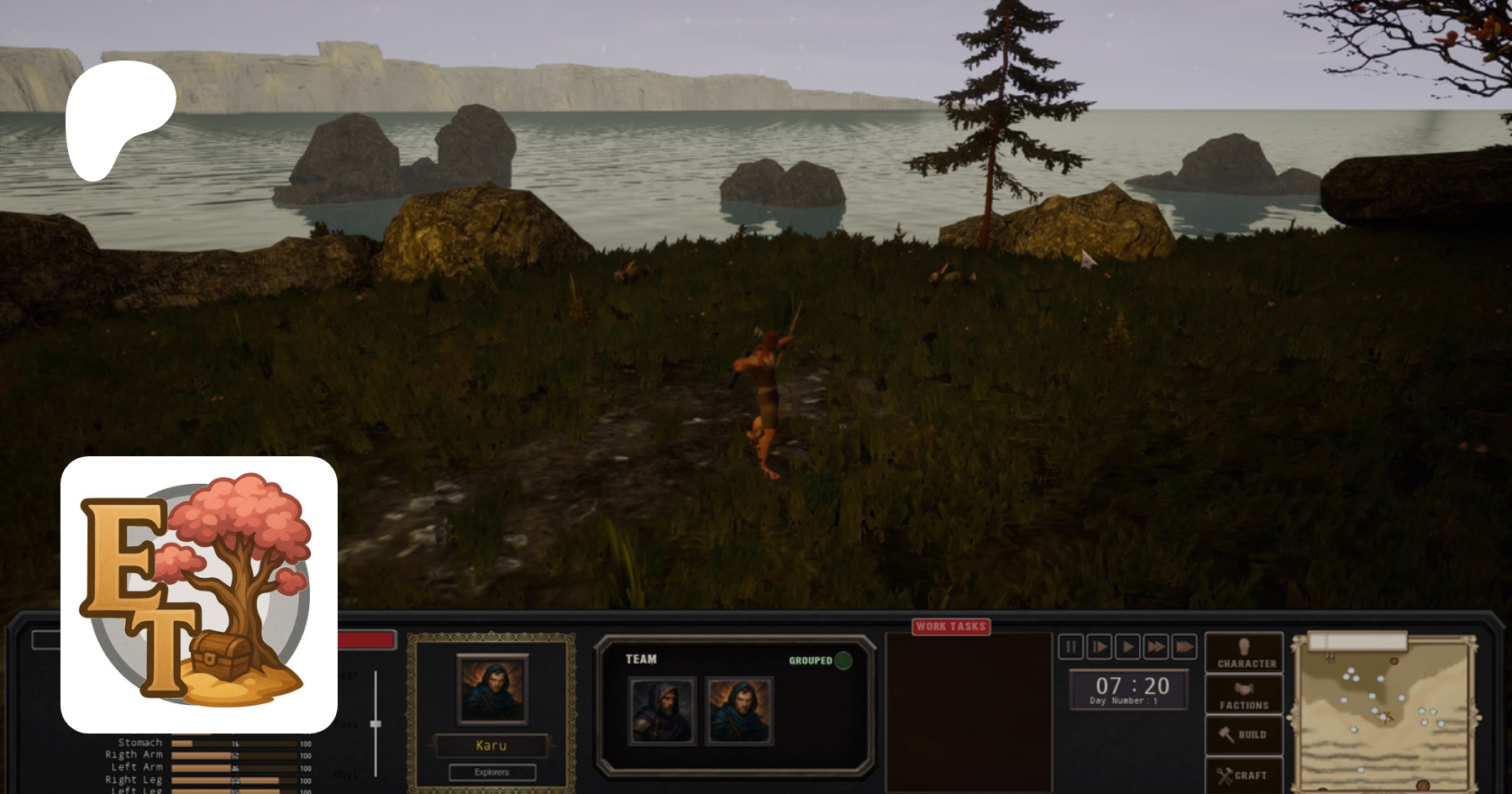Select the purple-hooded armored team member portrait

[x=663, y=712]
